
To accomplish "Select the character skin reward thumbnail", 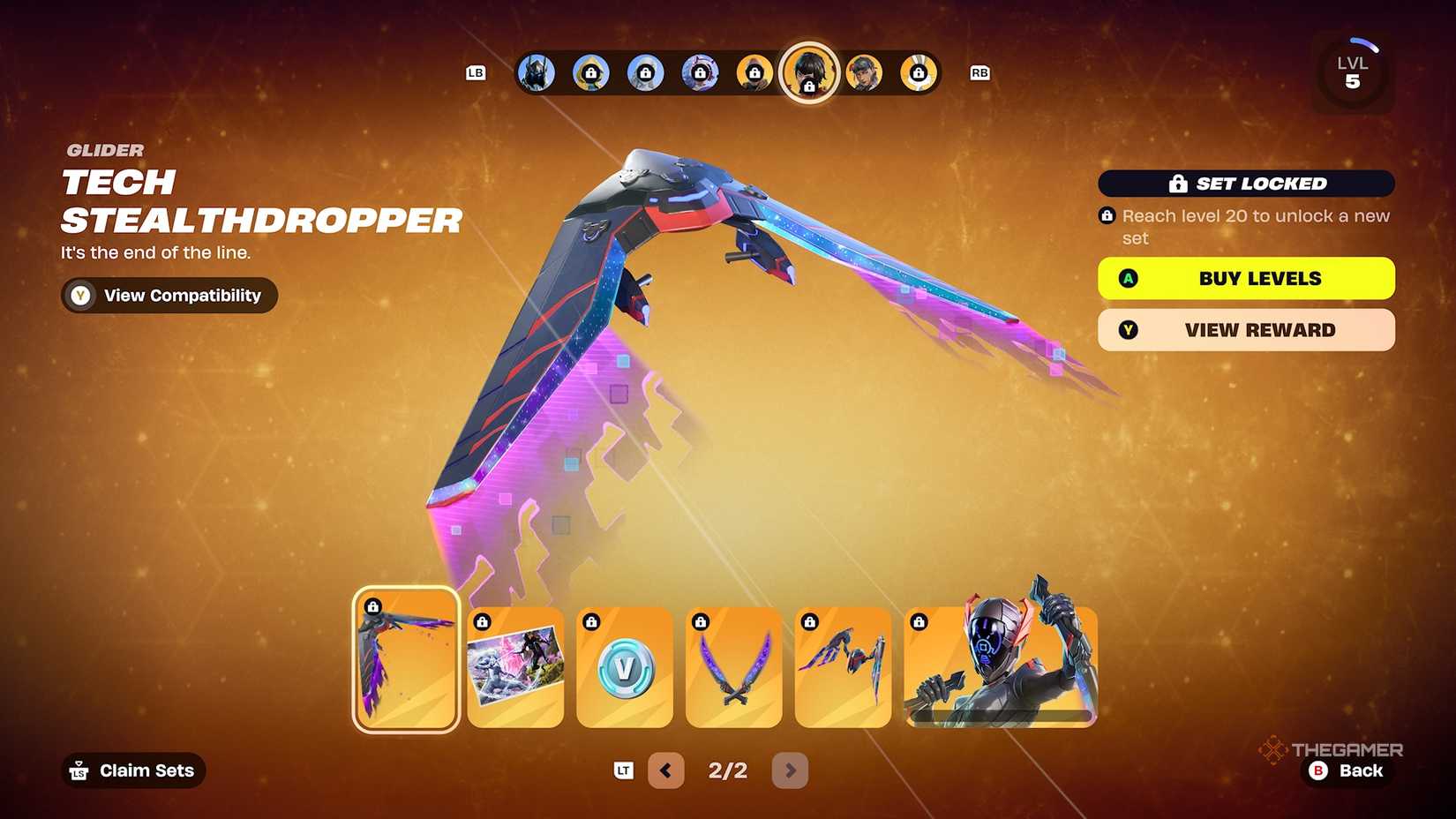I will 1000,666.
